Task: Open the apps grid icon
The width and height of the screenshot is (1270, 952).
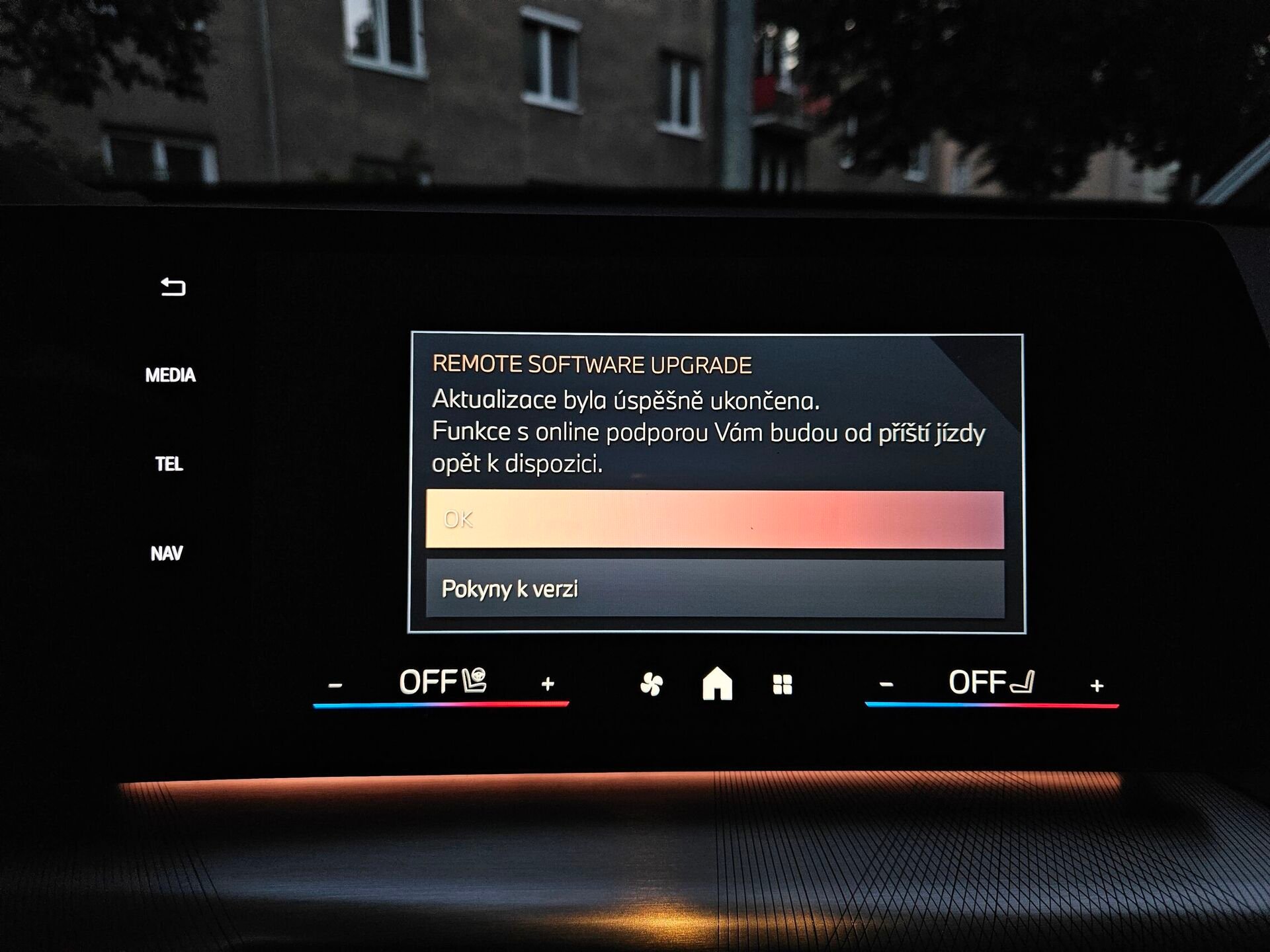Action: pos(783,684)
